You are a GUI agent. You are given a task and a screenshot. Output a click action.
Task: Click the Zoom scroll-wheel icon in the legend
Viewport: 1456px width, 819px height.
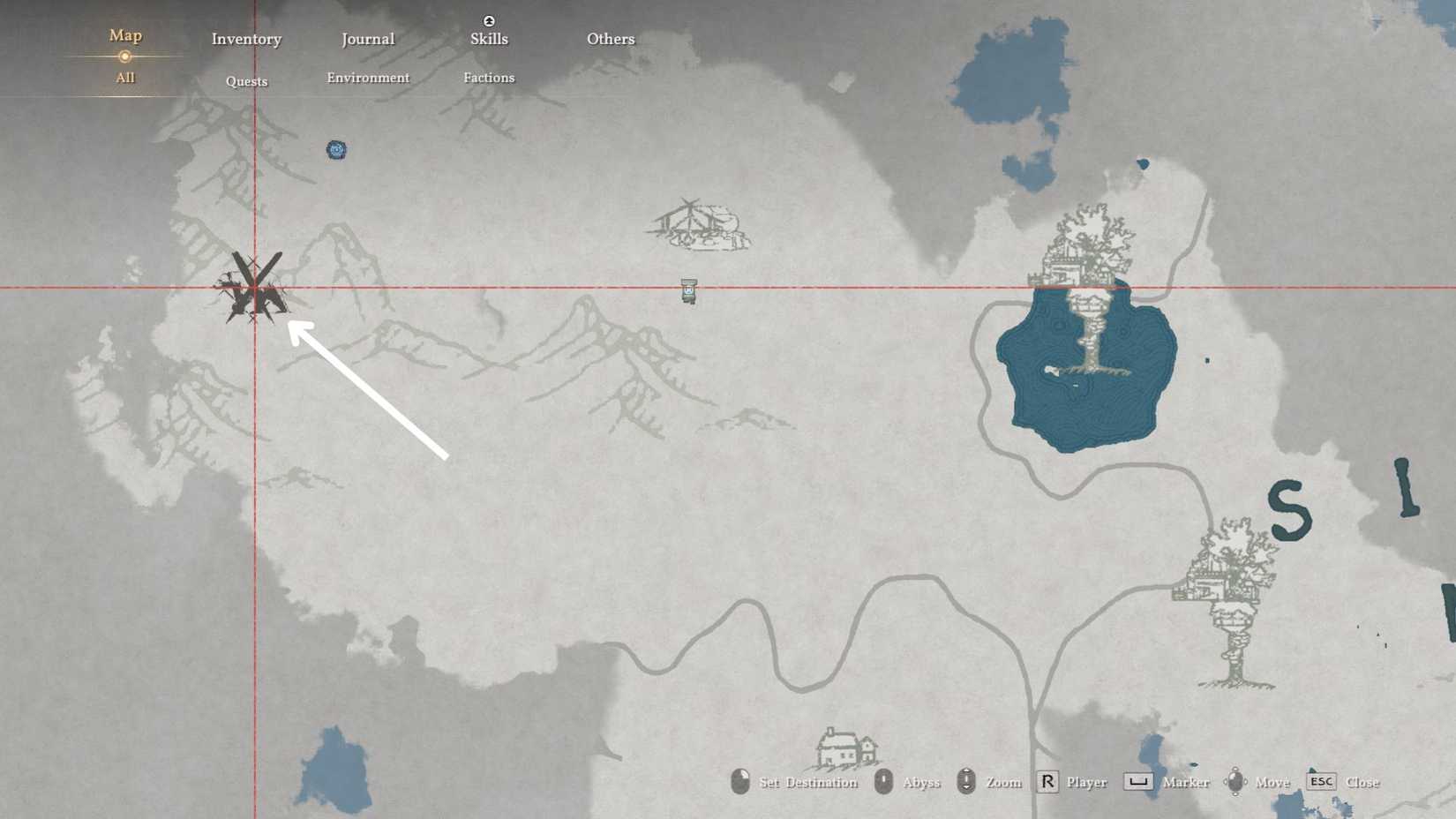click(968, 781)
